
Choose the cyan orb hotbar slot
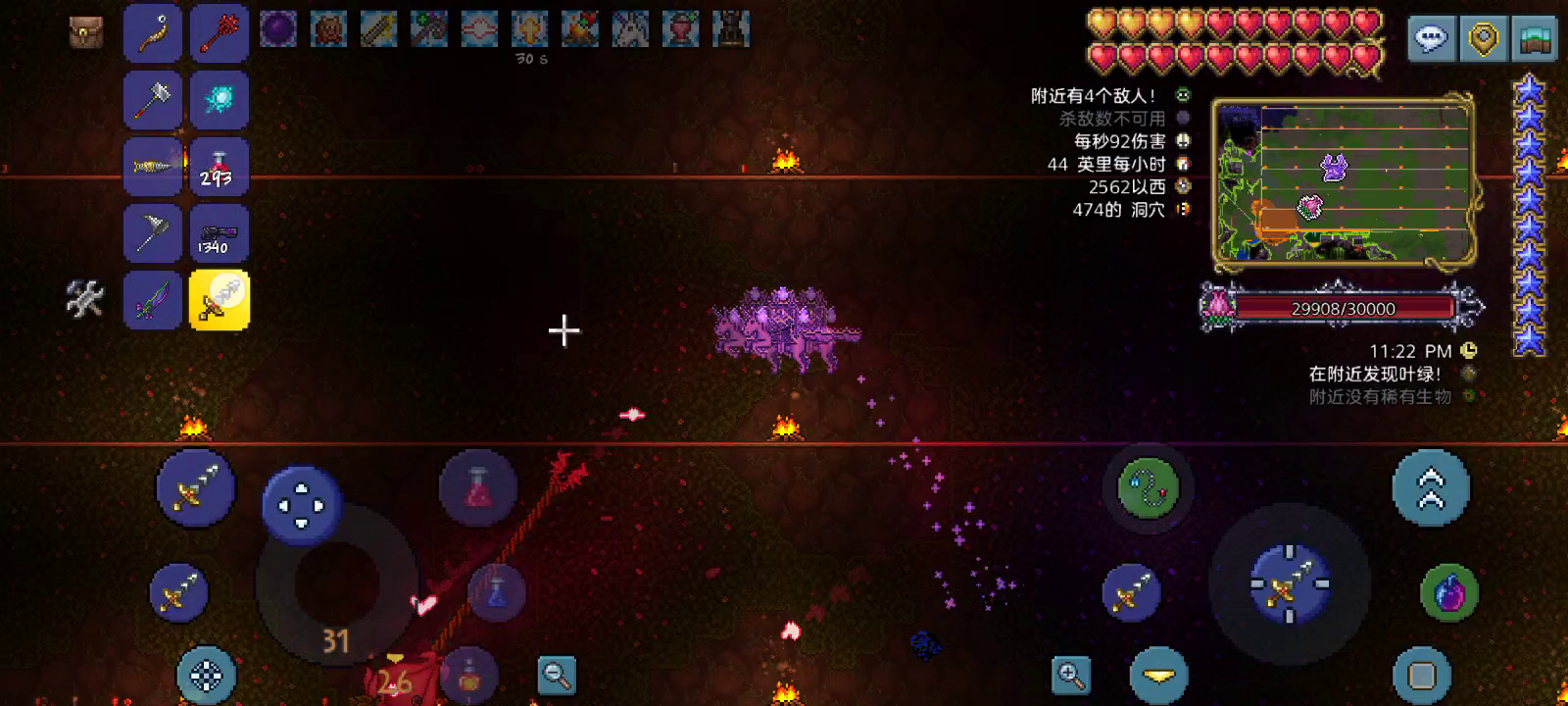click(x=219, y=100)
